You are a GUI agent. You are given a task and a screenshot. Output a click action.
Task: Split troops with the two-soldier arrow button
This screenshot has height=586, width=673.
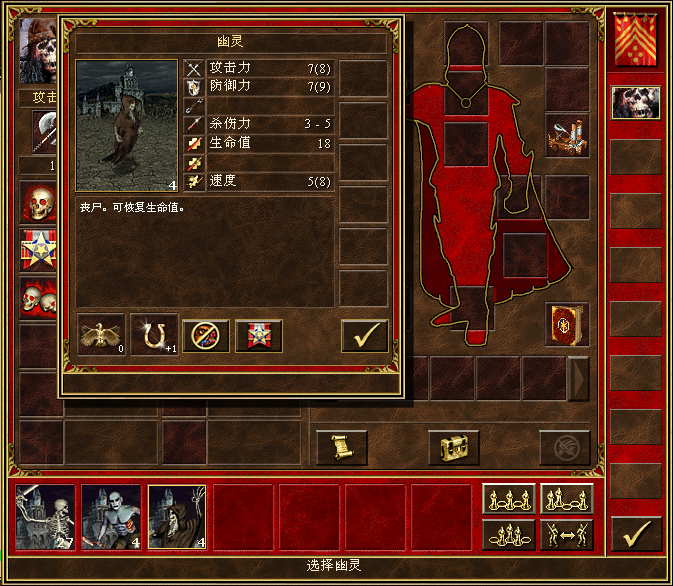[x=566, y=535]
